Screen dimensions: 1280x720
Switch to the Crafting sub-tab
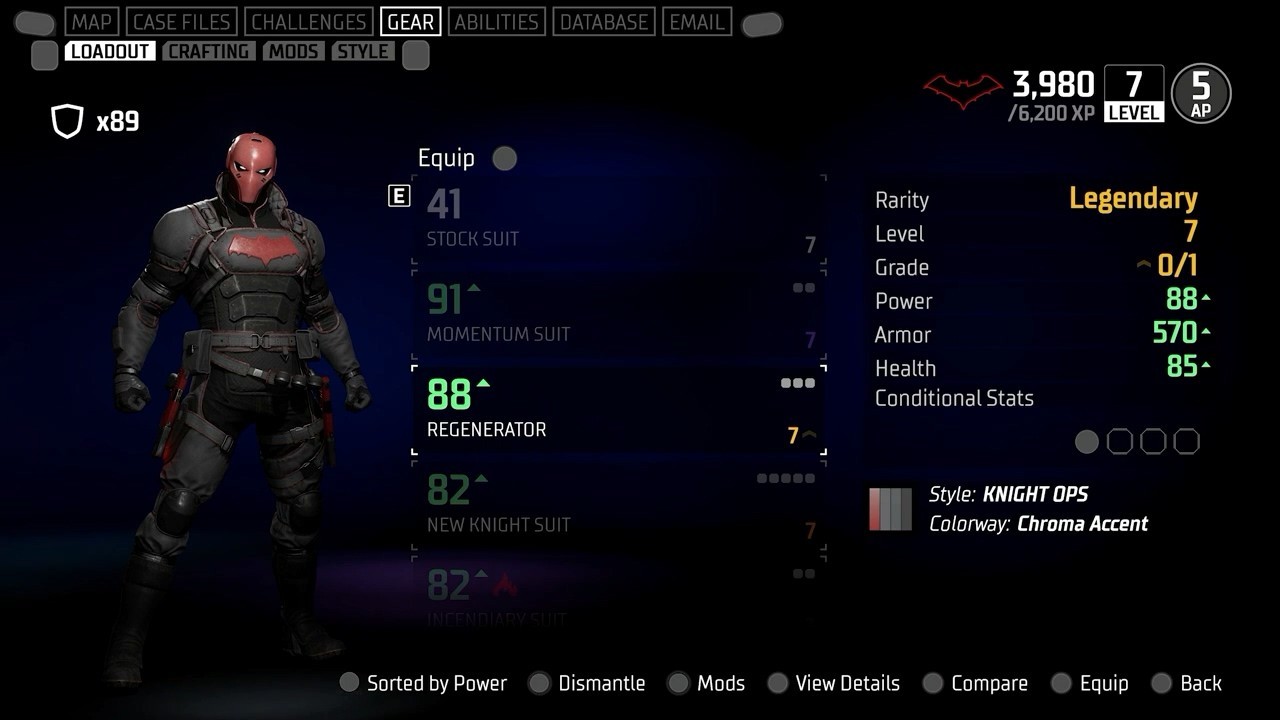pos(209,52)
